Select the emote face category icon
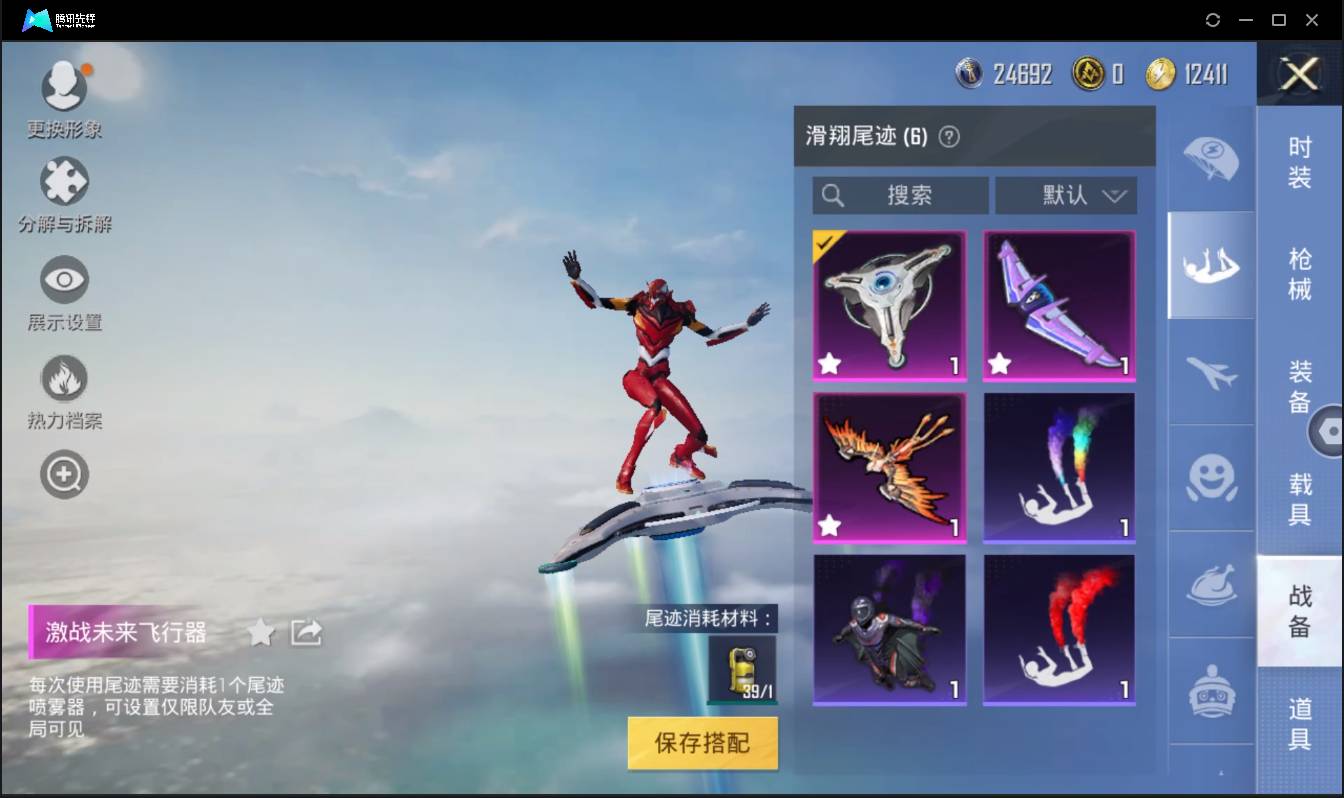 tap(1211, 480)
